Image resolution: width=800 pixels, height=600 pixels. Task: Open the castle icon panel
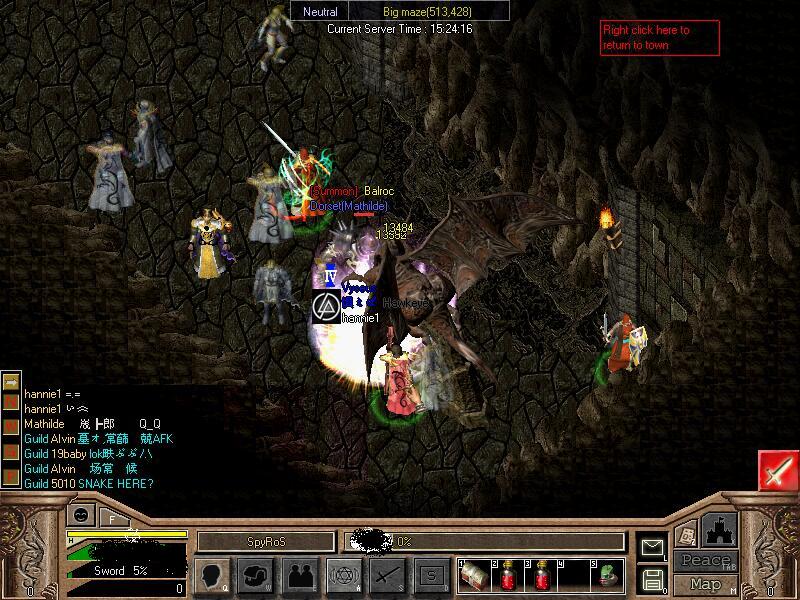(x=720, y=529)
